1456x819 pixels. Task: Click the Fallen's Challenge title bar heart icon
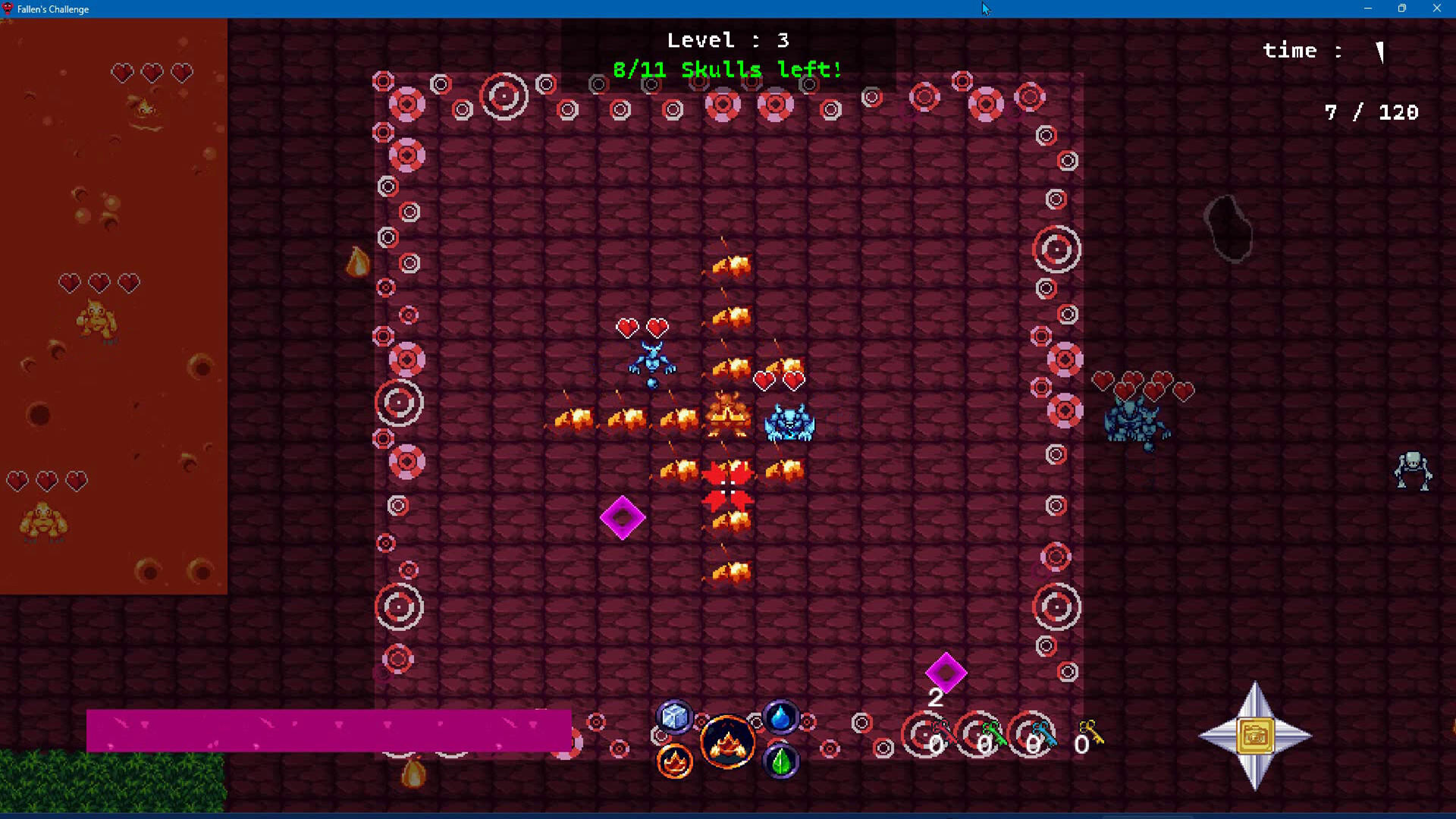8,9
